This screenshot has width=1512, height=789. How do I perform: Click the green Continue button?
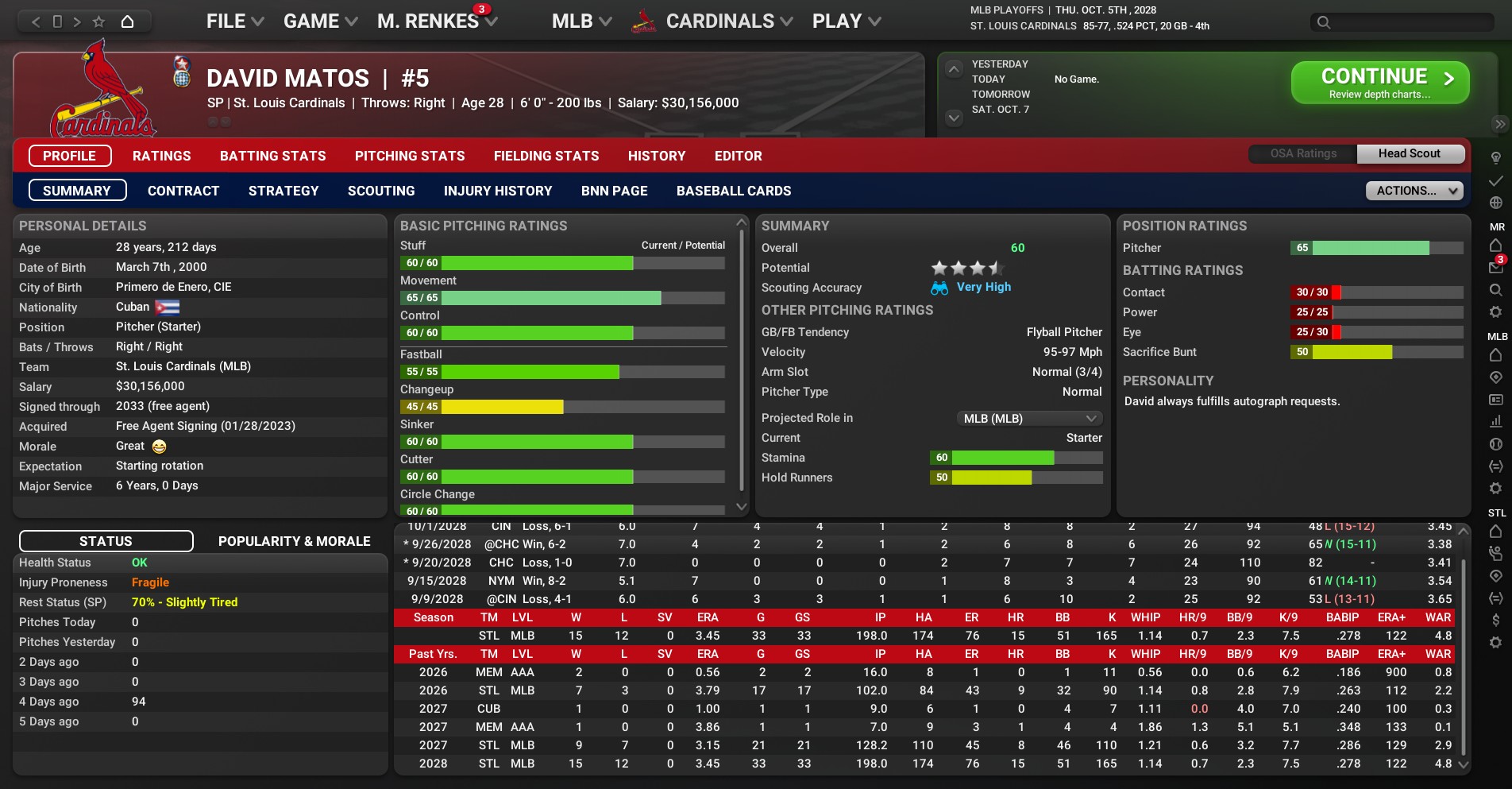pyautogui.click(x=1379, y=83)
